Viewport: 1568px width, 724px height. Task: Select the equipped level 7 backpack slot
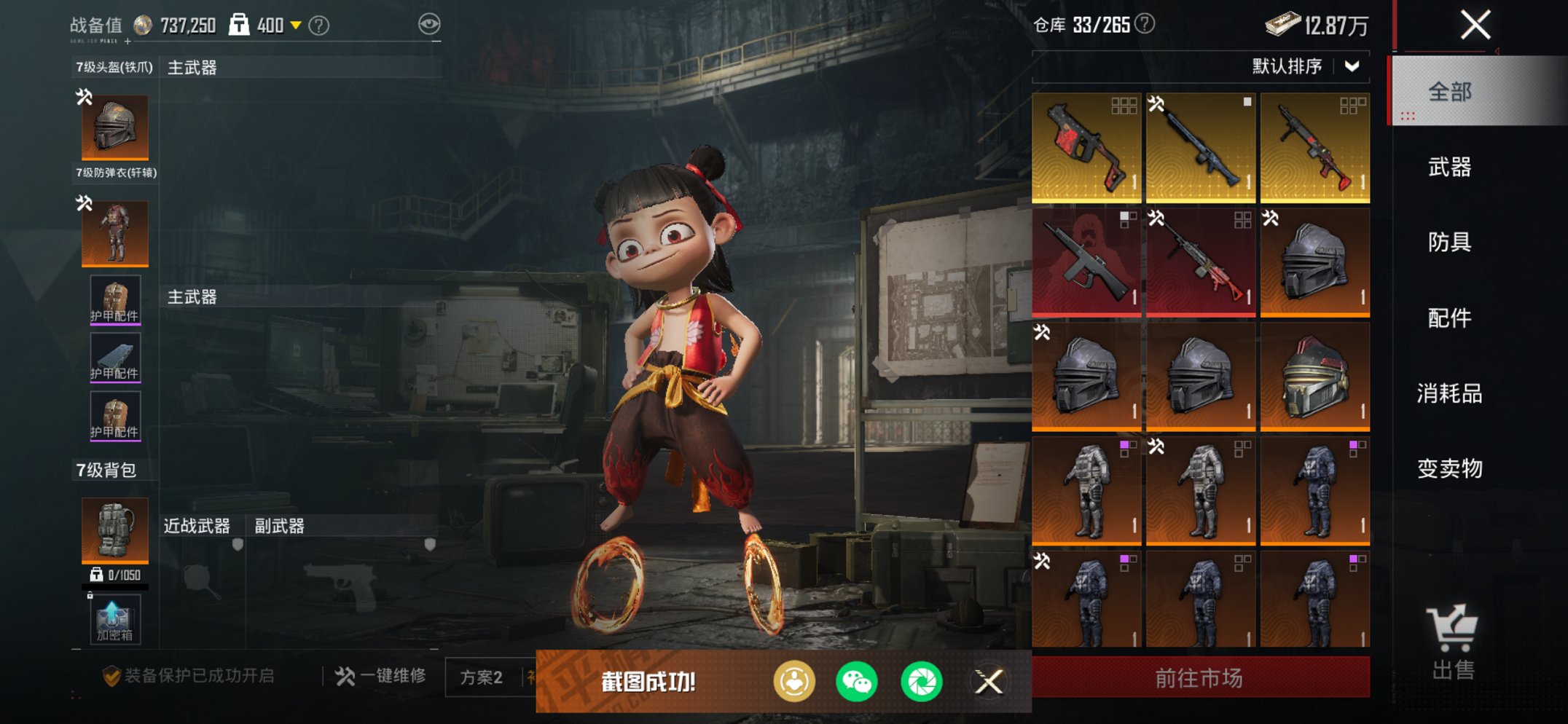pyautogui.click(x=115, y=530)
